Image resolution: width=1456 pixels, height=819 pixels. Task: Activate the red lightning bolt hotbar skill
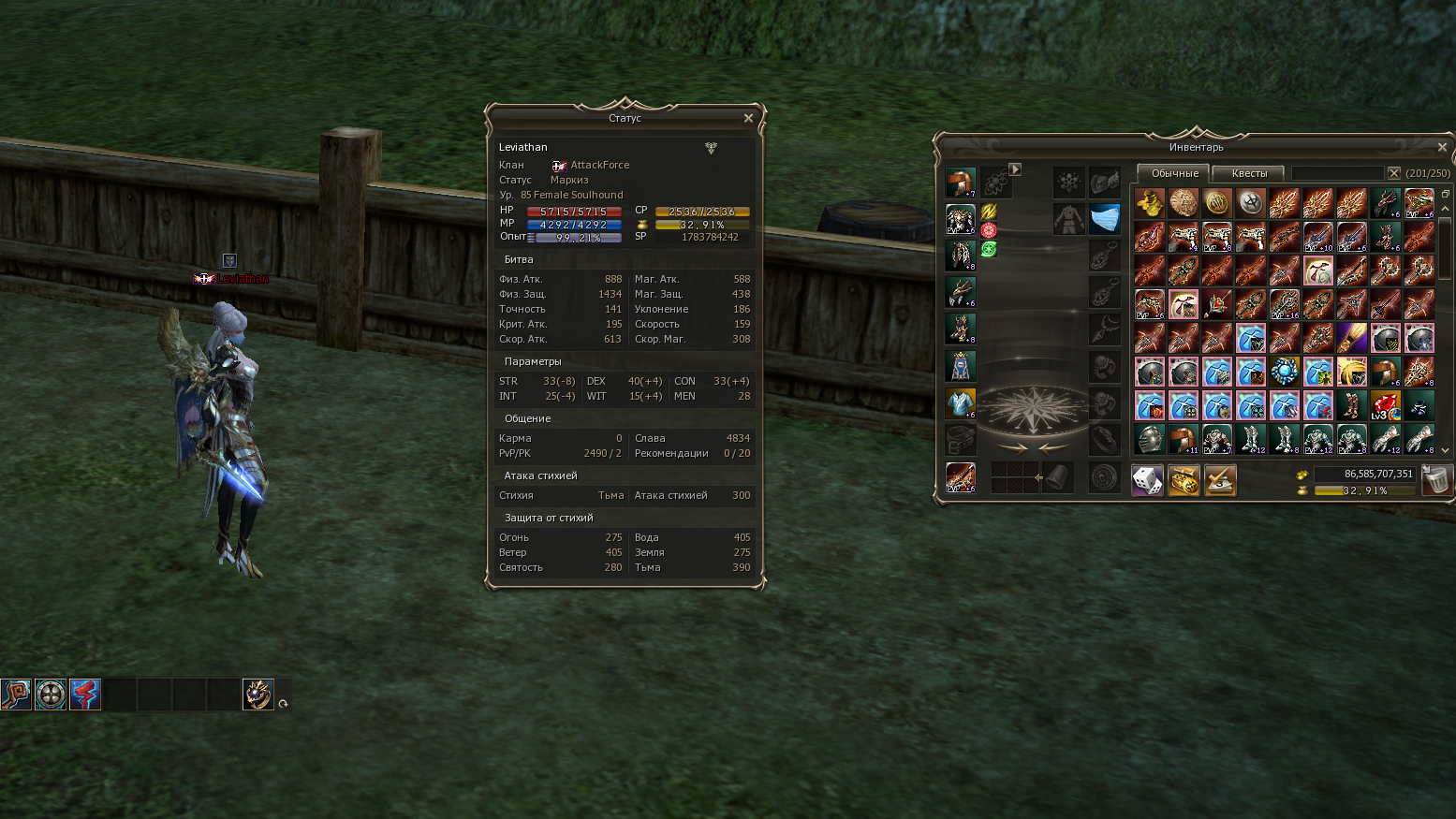[x=85, y=695]
